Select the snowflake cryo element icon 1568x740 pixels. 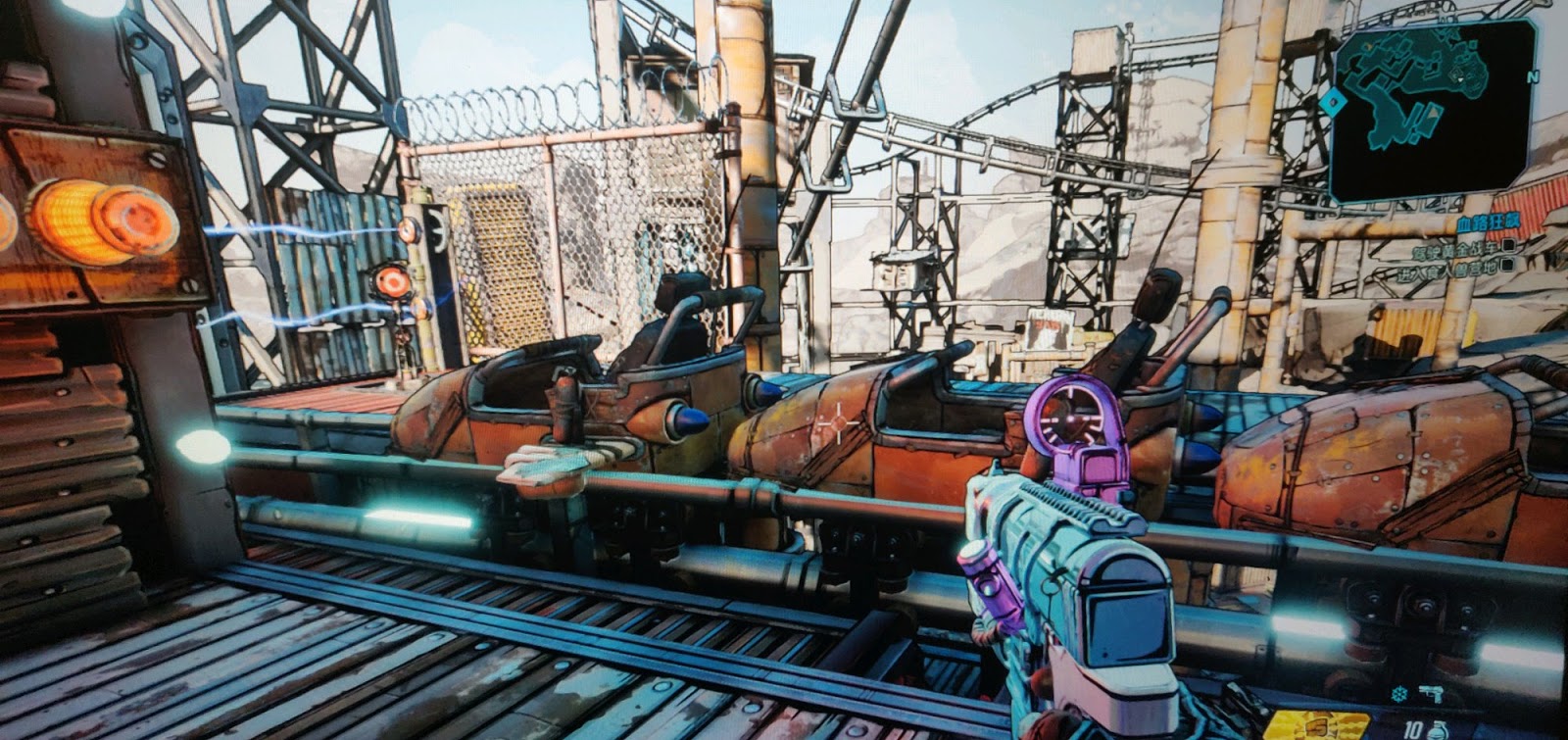pos(1398,694)
